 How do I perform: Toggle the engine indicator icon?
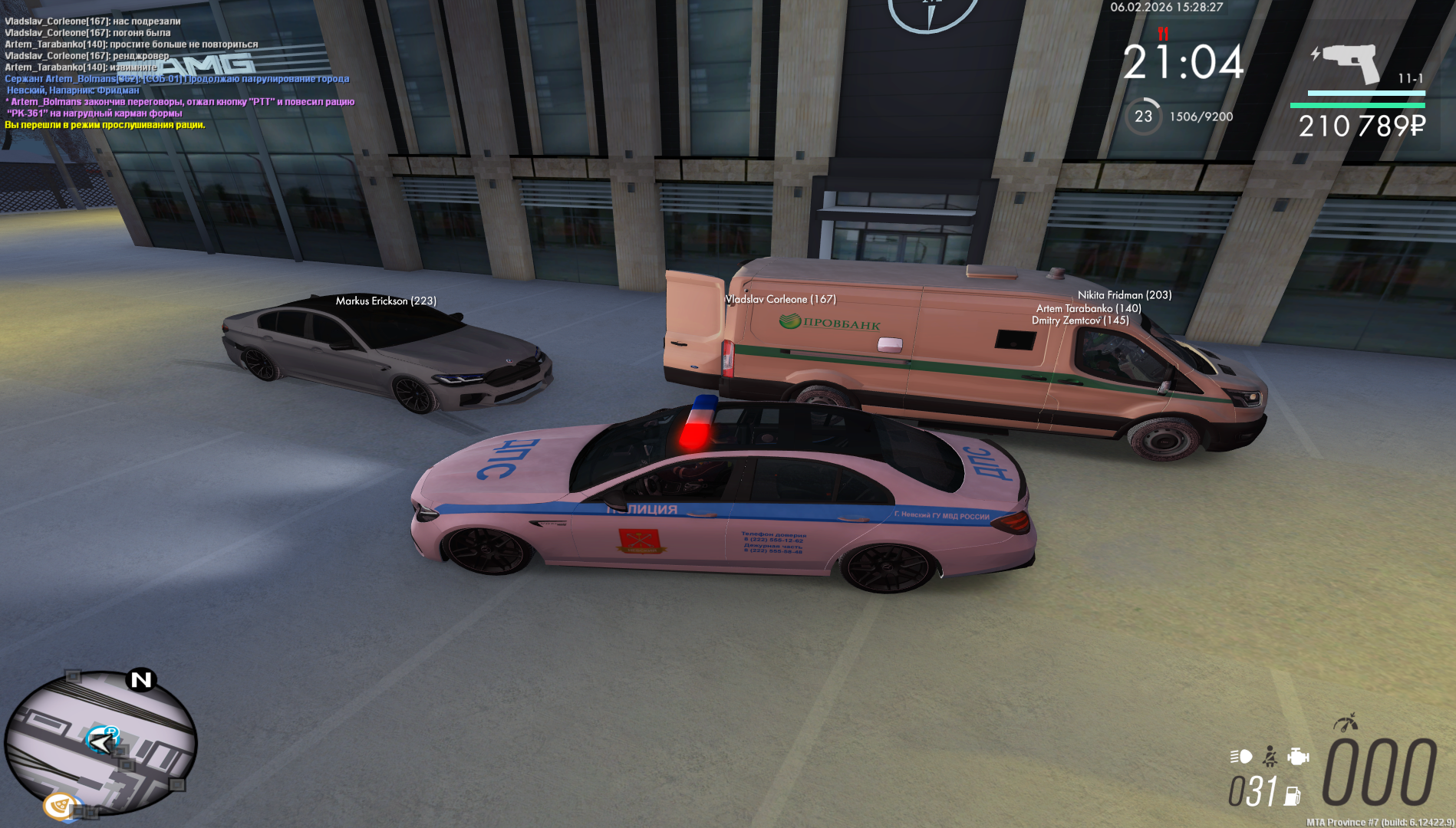1298,757
